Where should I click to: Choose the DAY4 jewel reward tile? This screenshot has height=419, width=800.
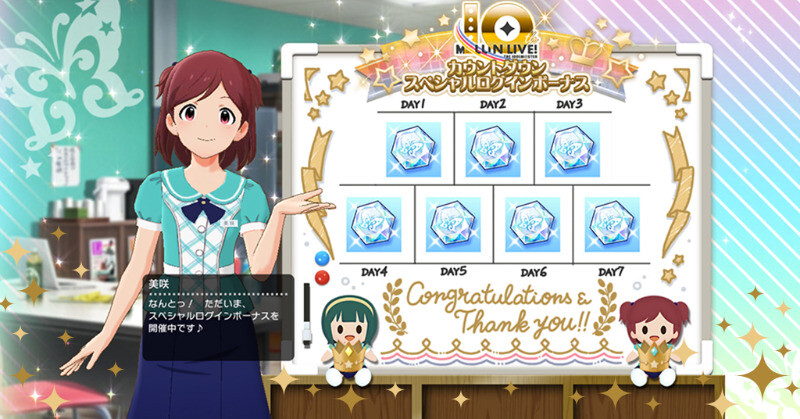click(373, 224)
